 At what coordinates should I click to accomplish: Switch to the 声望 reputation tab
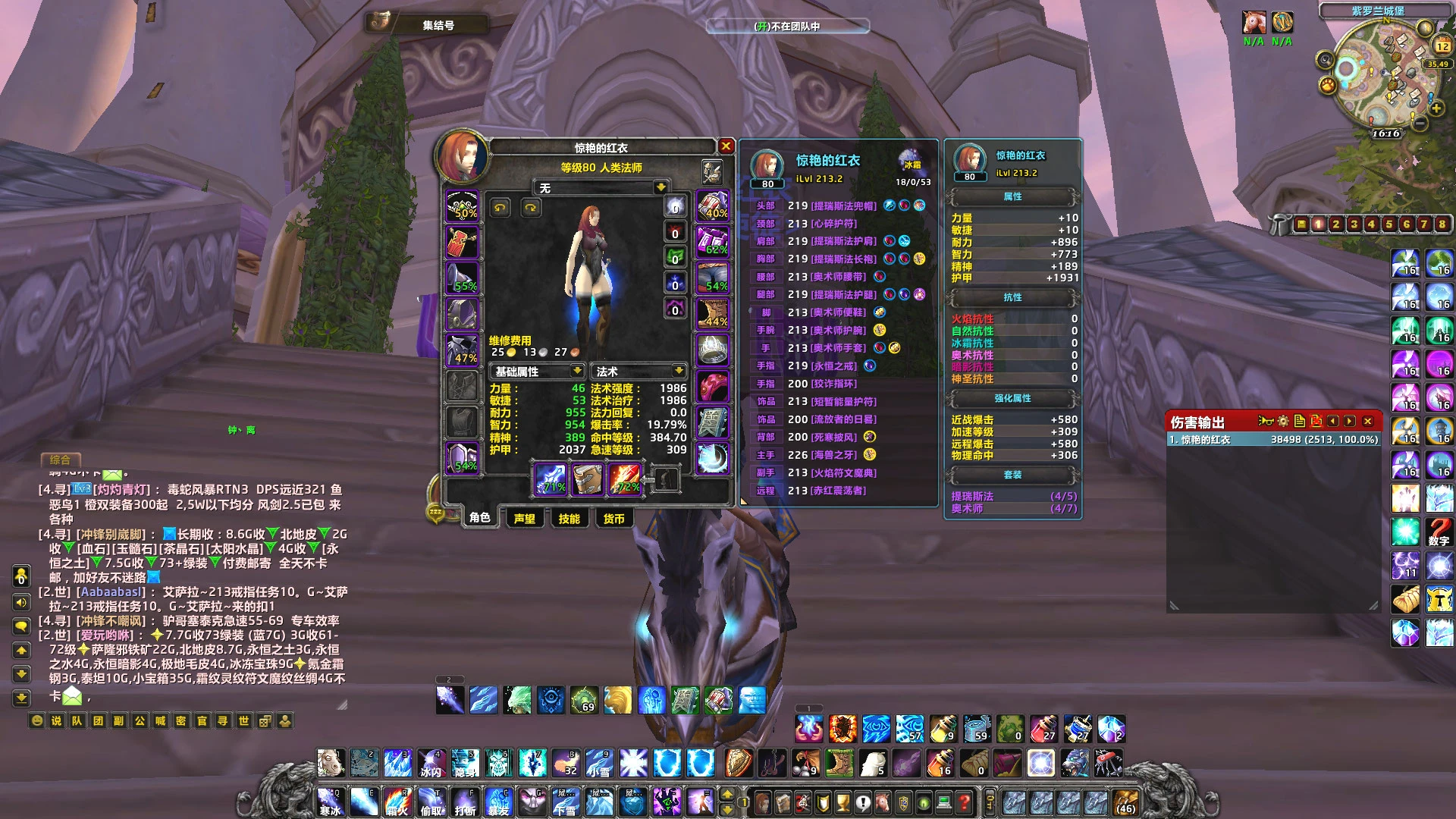click(x=524, y=519)
